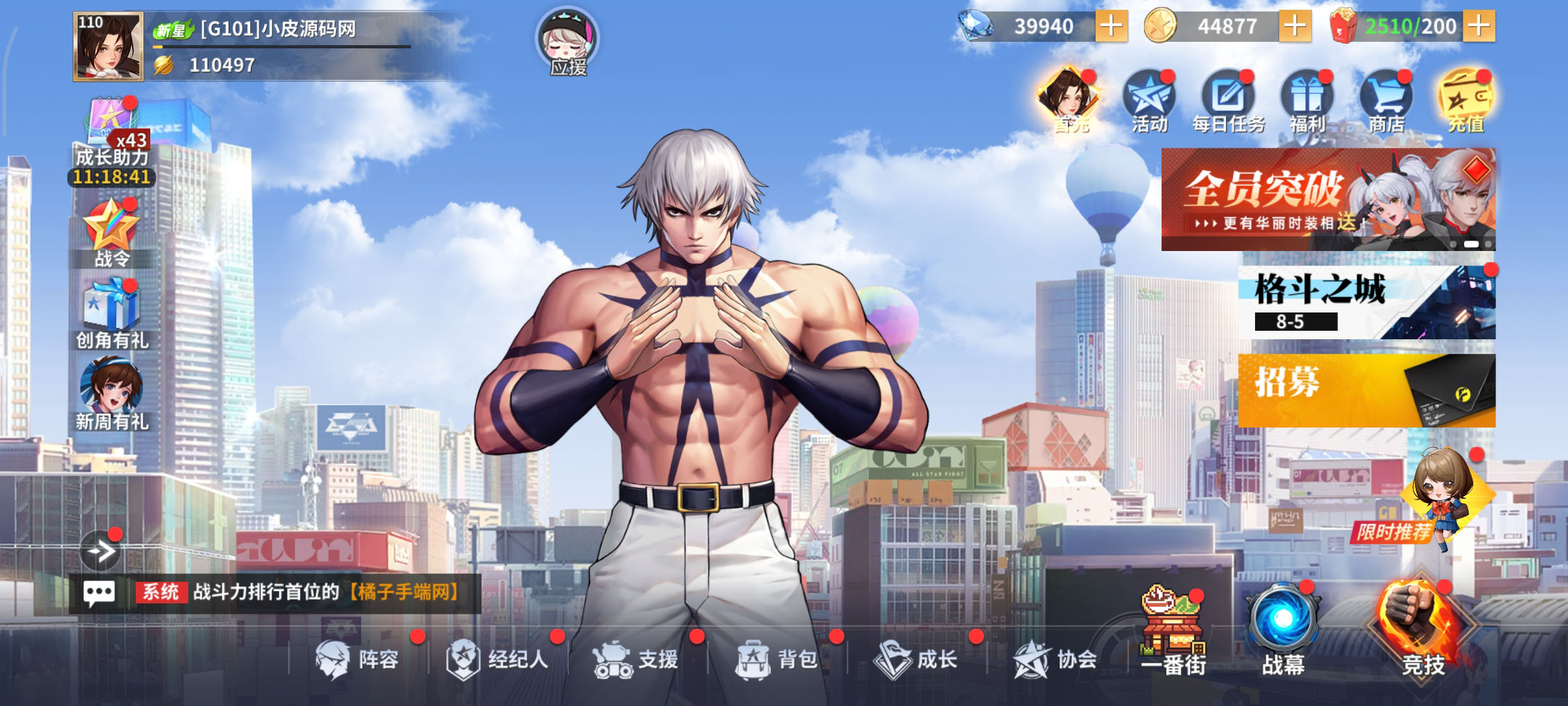Image resolution: width=1568 pixels, height=706 pixels.
Task: Open the 全员突破 event banner
Action: pos(1328,199)
